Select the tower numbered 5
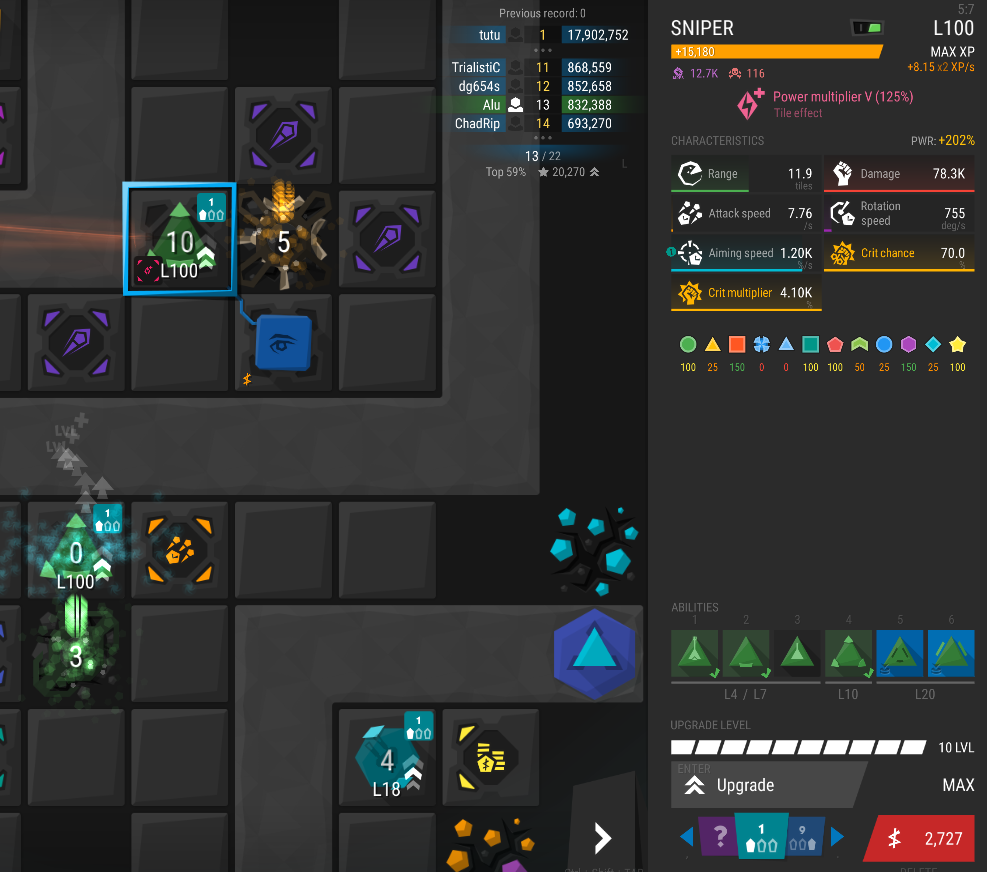 (x=284, y=241)
